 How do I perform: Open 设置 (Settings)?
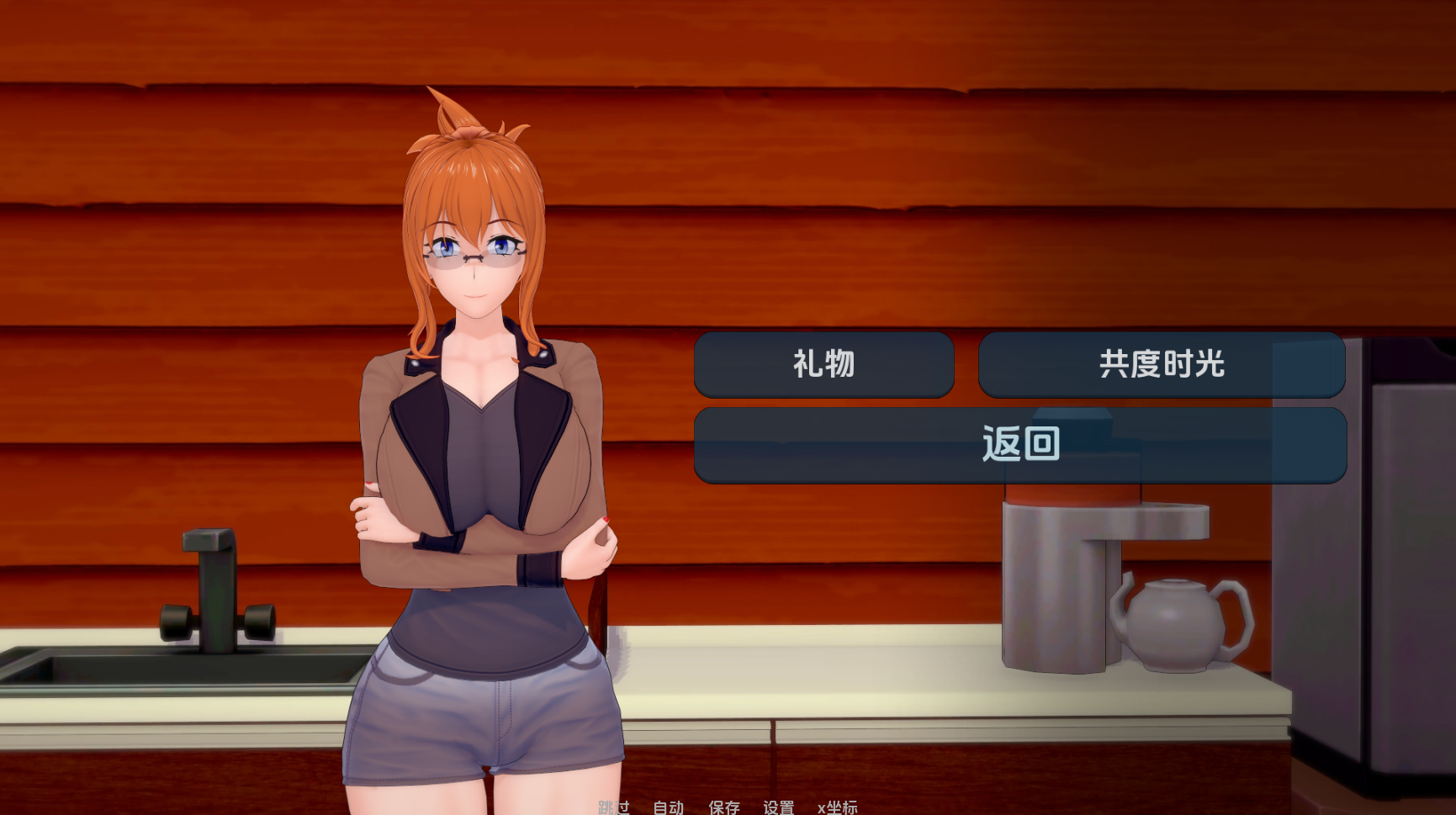pos(778,807)
